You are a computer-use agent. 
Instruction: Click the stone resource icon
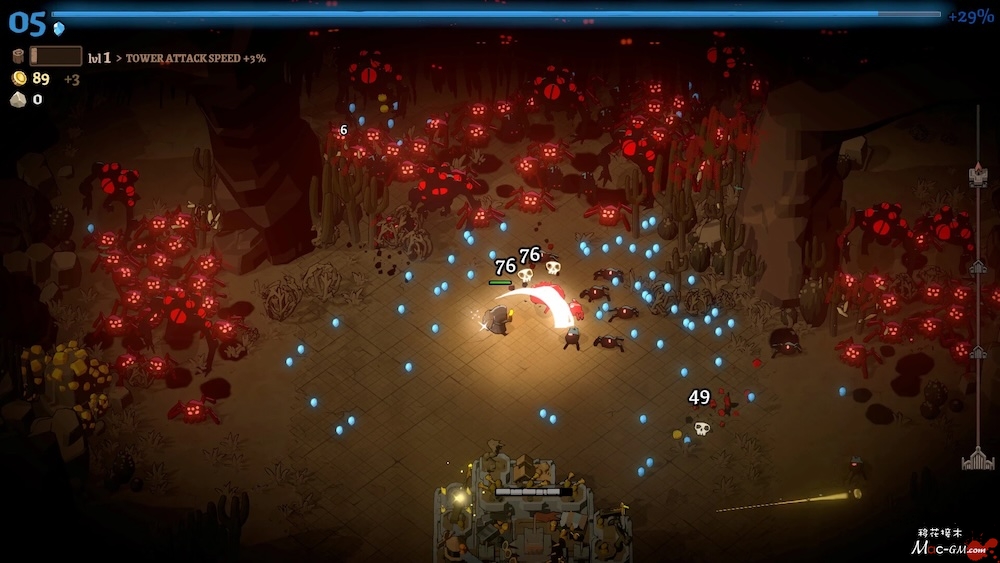click(18, 99)
